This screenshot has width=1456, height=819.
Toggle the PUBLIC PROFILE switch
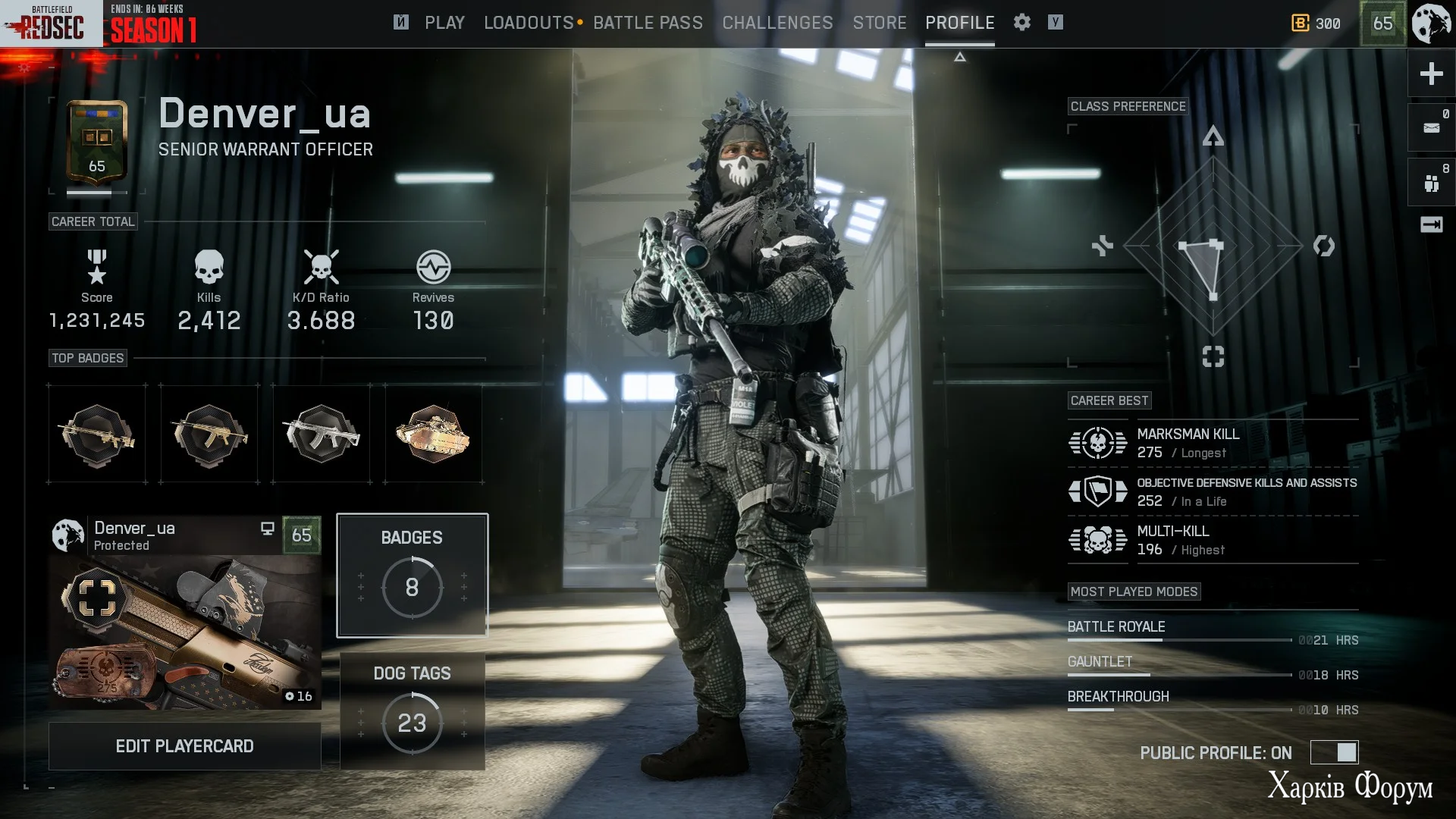(x=1335, y=752)
